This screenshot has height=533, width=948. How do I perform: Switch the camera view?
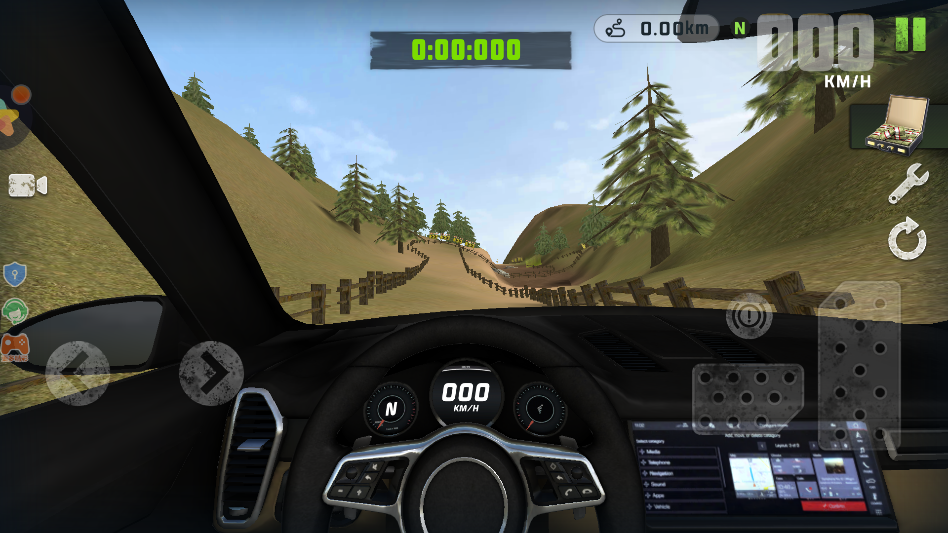[28, 185]
